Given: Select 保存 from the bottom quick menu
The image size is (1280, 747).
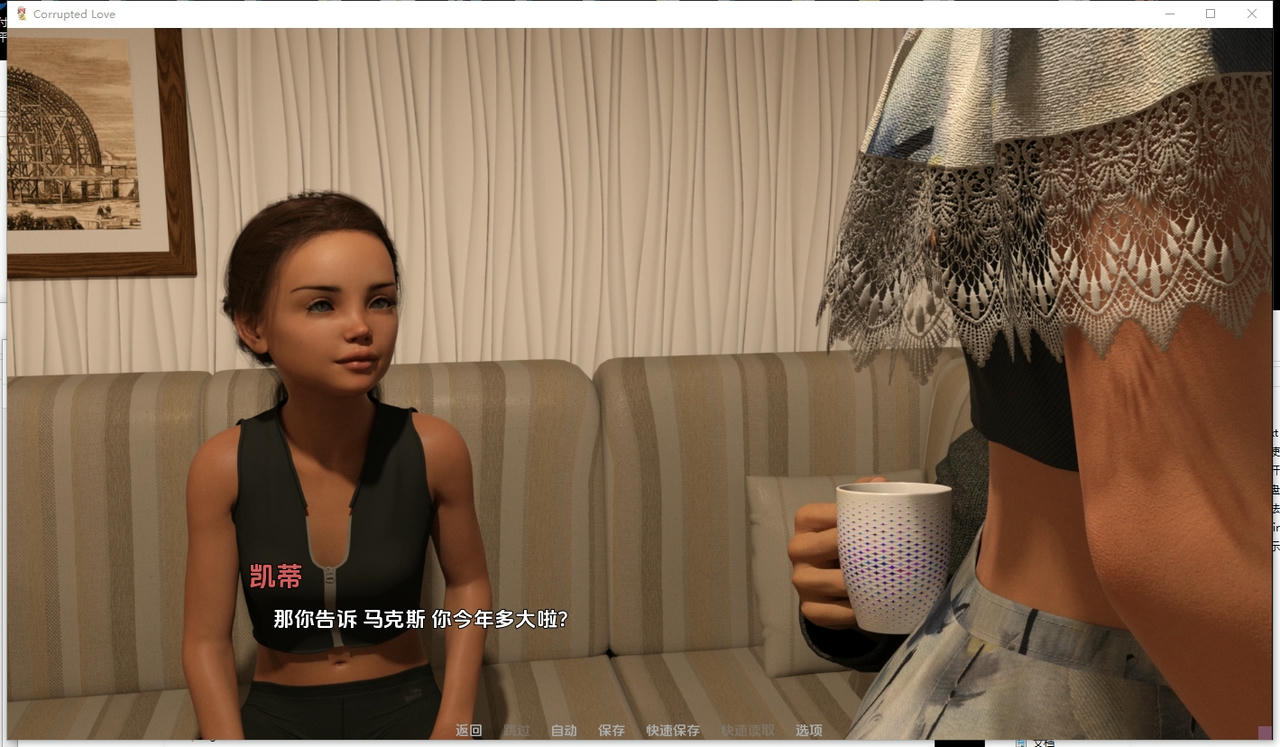Looking at the screenshot, I should coord(611,730).
